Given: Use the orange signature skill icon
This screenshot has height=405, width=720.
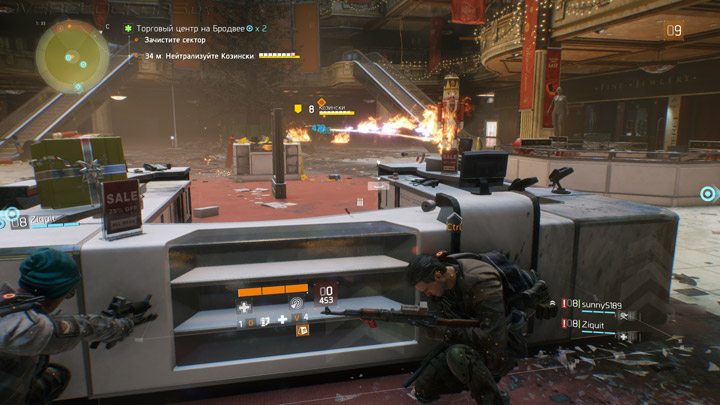Looking at the screenshot, I should click(302, 330).
